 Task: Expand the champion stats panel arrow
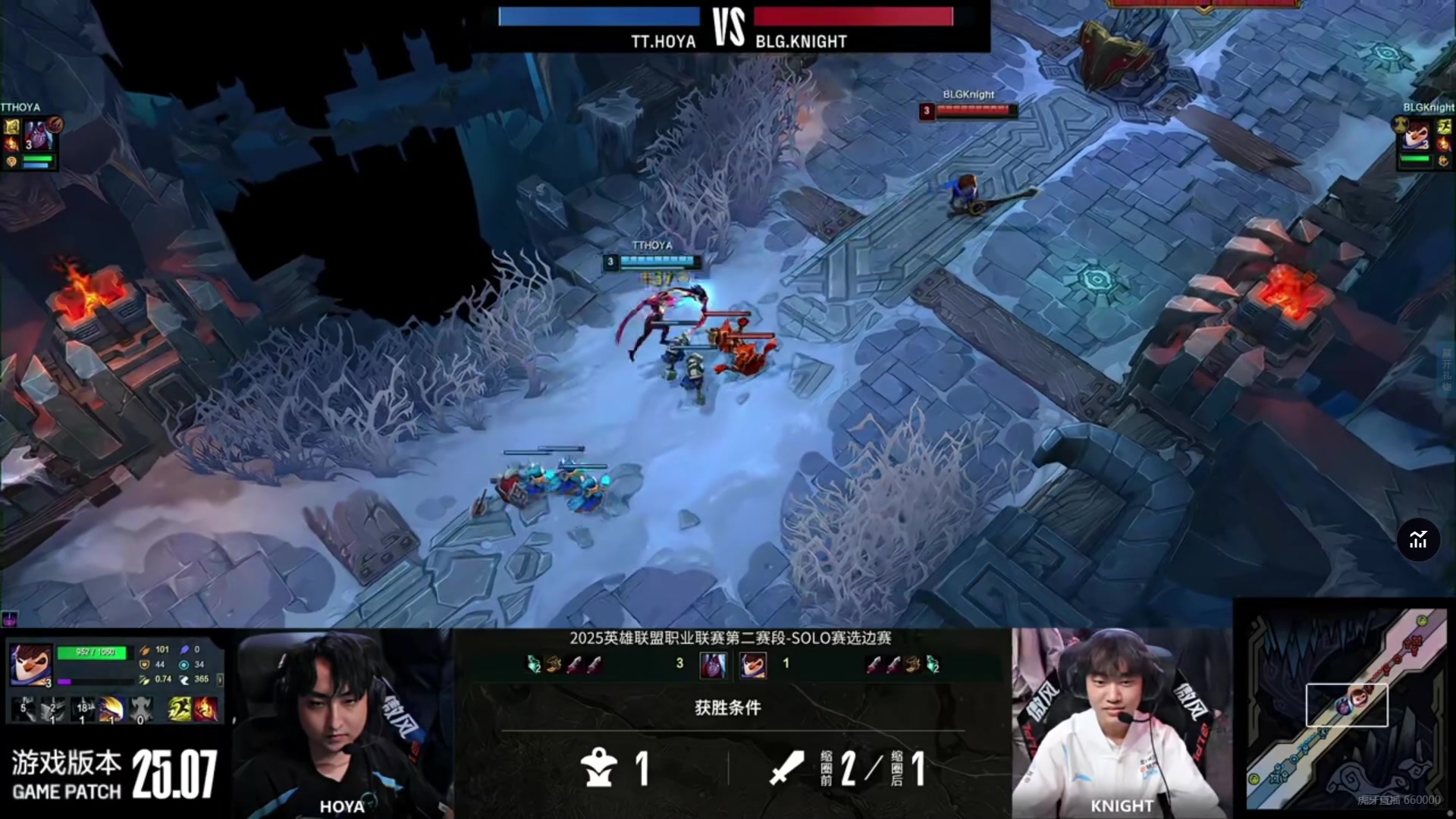click(220, 679)
